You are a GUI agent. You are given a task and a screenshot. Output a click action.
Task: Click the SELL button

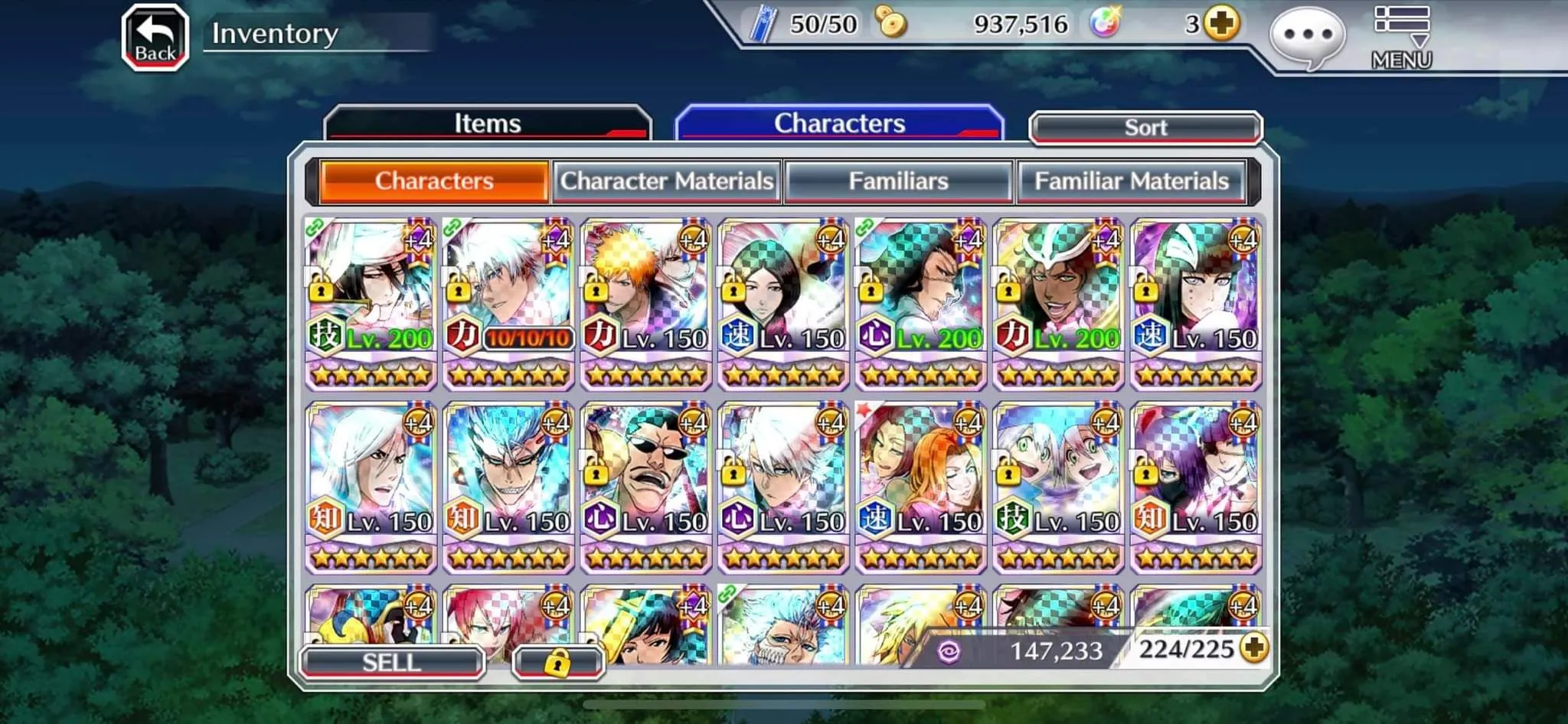[392, 662]
